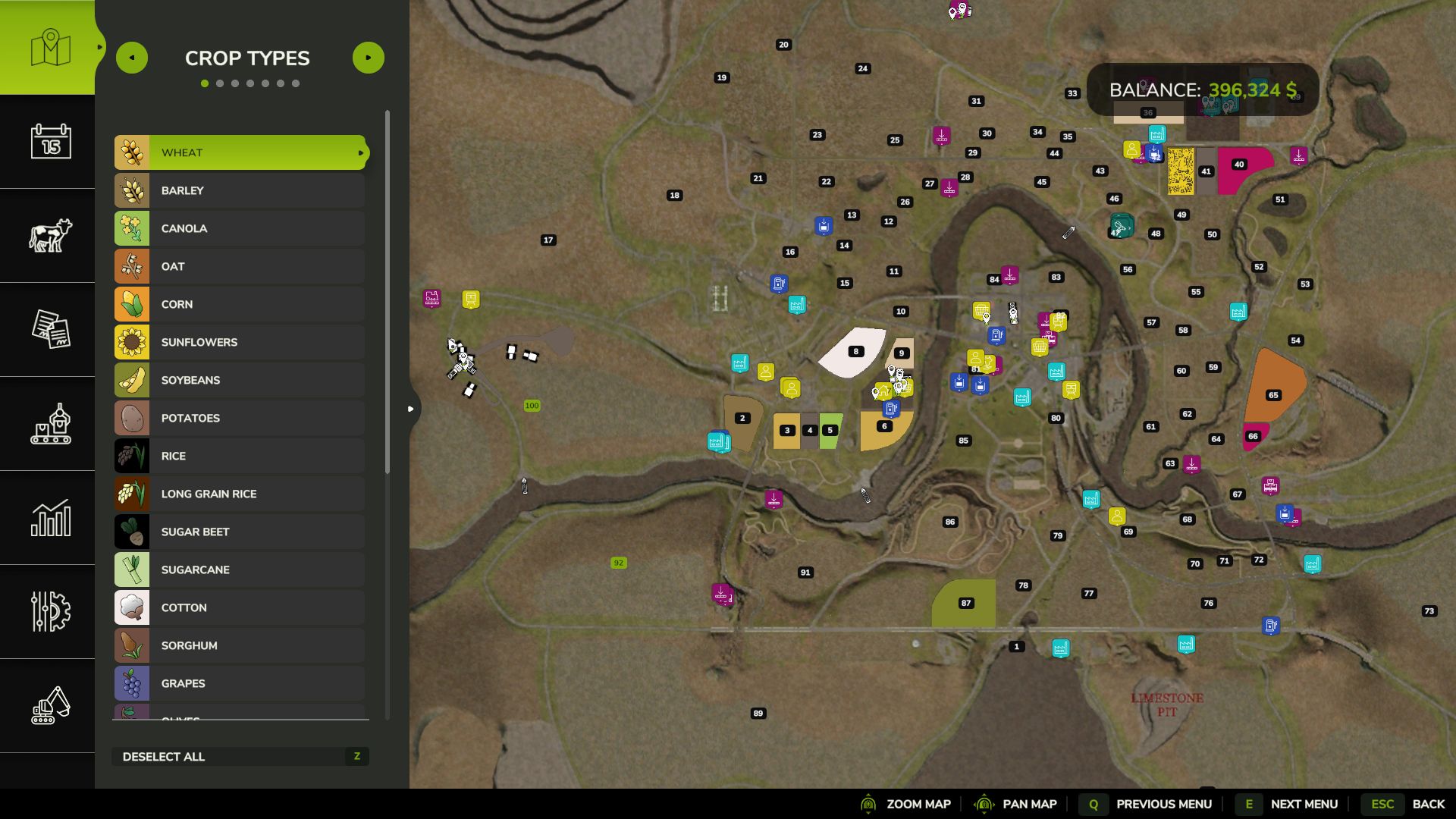Click the Deselect All button
This screenshot has height=819, width=1456.
(x=240, y=756)
